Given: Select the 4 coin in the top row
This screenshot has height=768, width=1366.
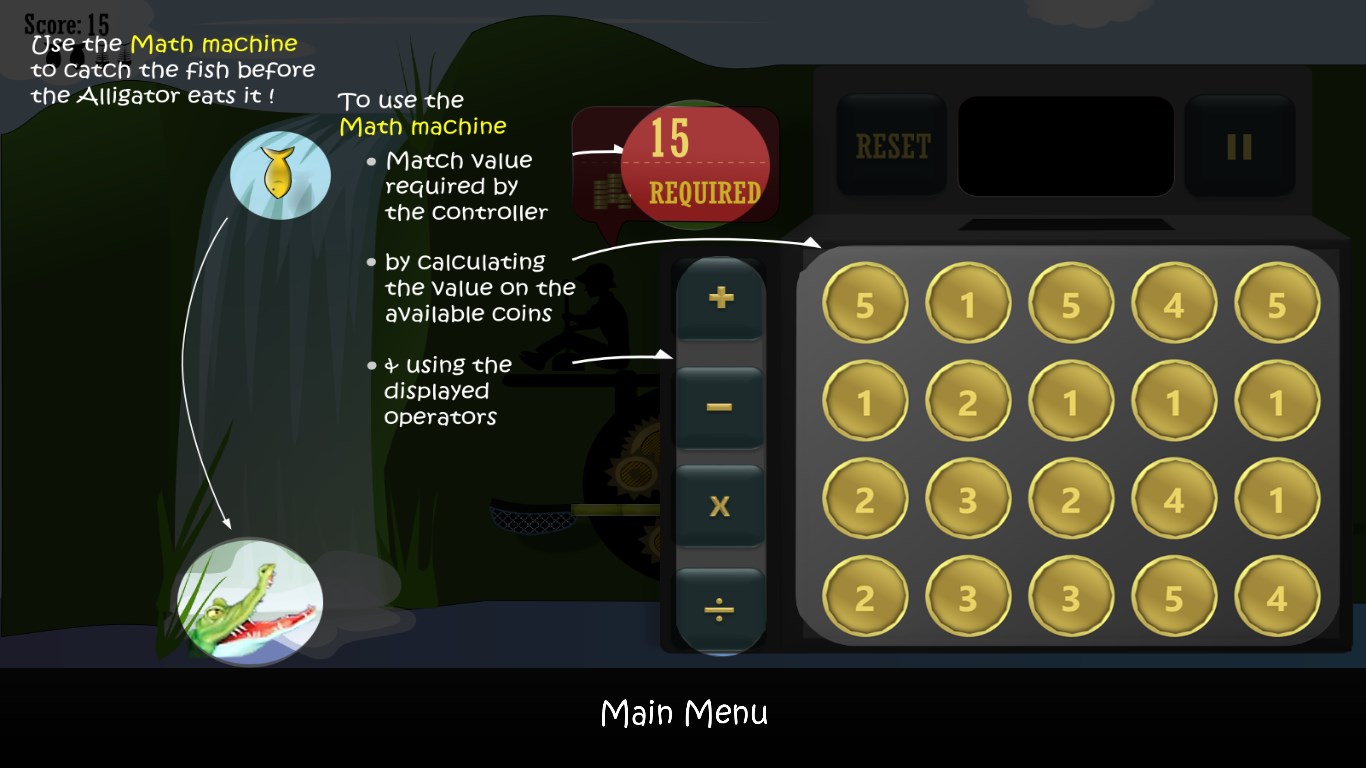Looking at the screenshot, I should pos(1174,304).
